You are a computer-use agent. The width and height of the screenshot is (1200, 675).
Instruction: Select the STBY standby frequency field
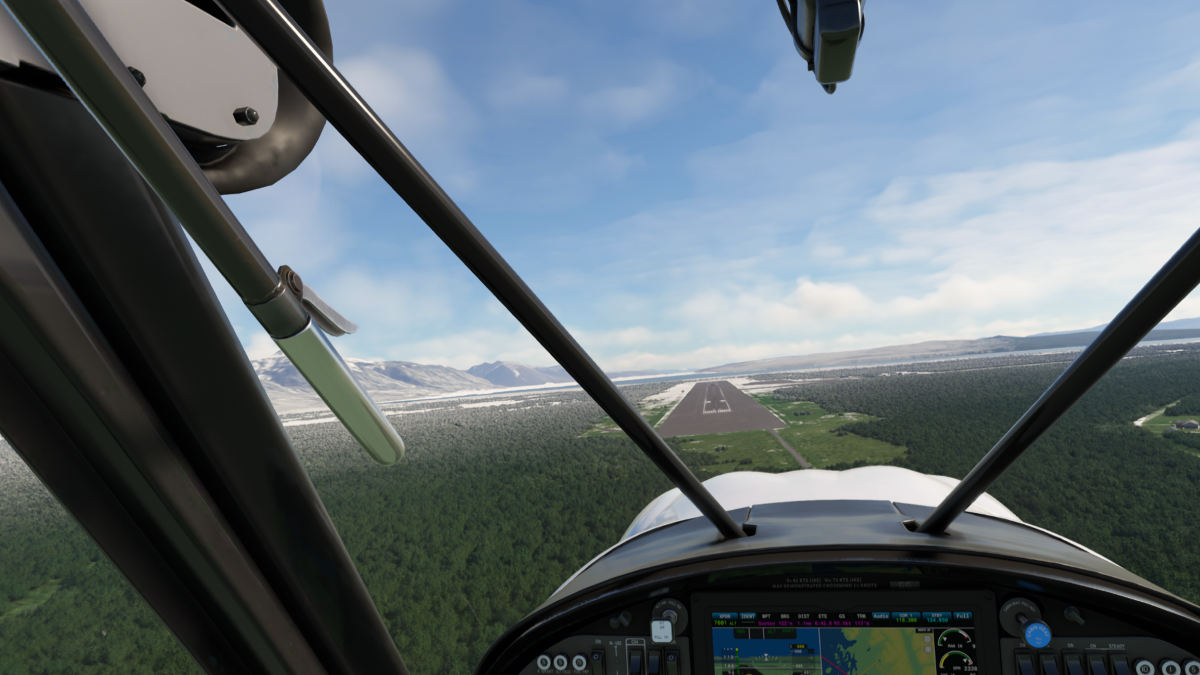click(936, 618)
